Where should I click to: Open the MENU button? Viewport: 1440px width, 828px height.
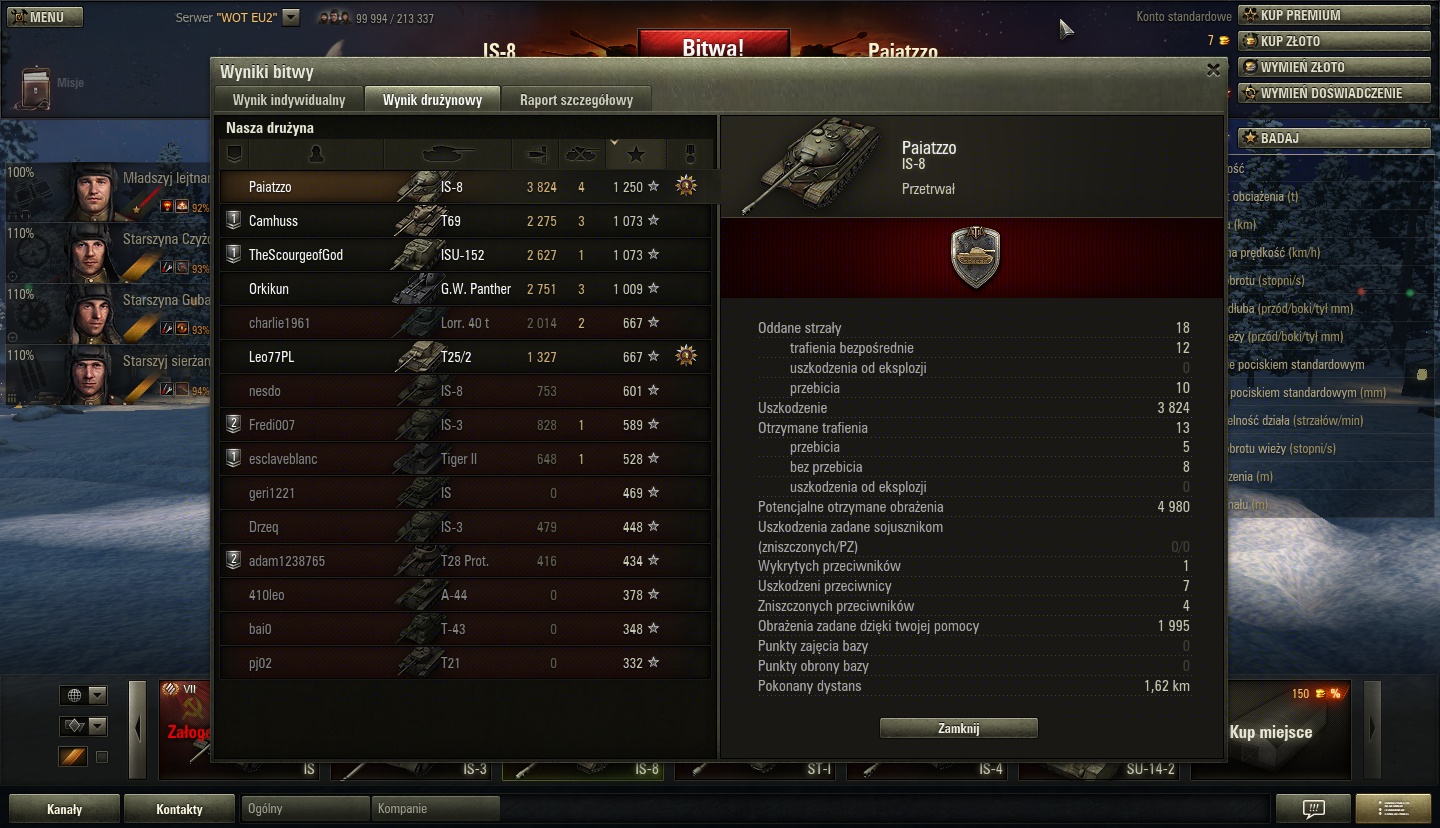tap(46, 17)
